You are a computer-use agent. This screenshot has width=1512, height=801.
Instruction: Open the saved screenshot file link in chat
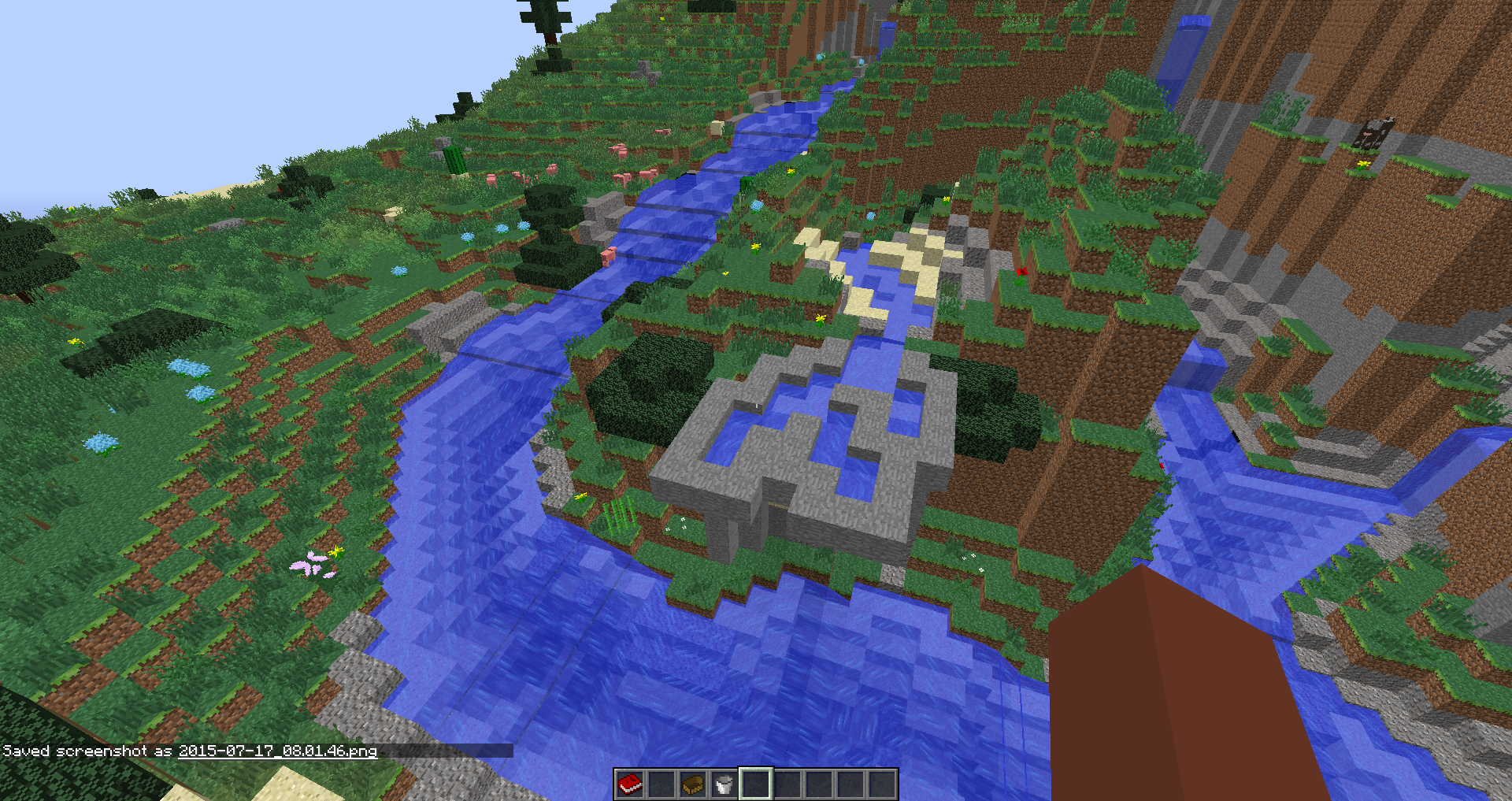(277, 751)
